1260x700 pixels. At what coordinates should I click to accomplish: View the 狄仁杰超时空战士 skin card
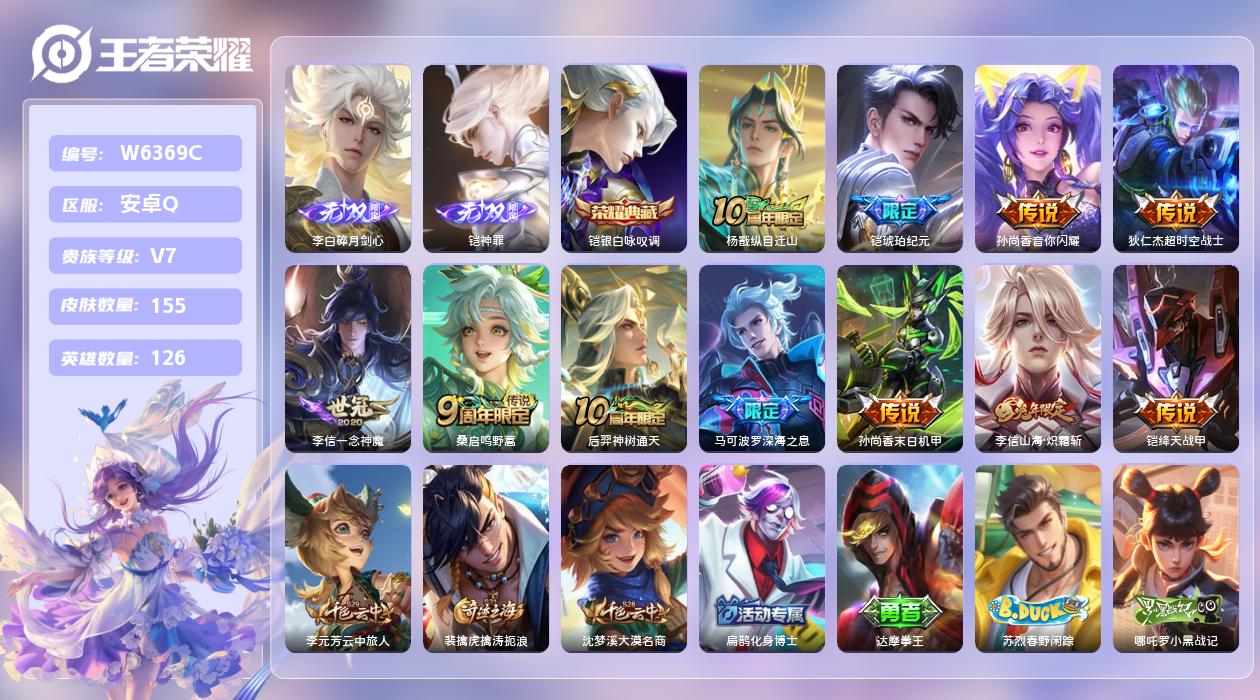1176,158
